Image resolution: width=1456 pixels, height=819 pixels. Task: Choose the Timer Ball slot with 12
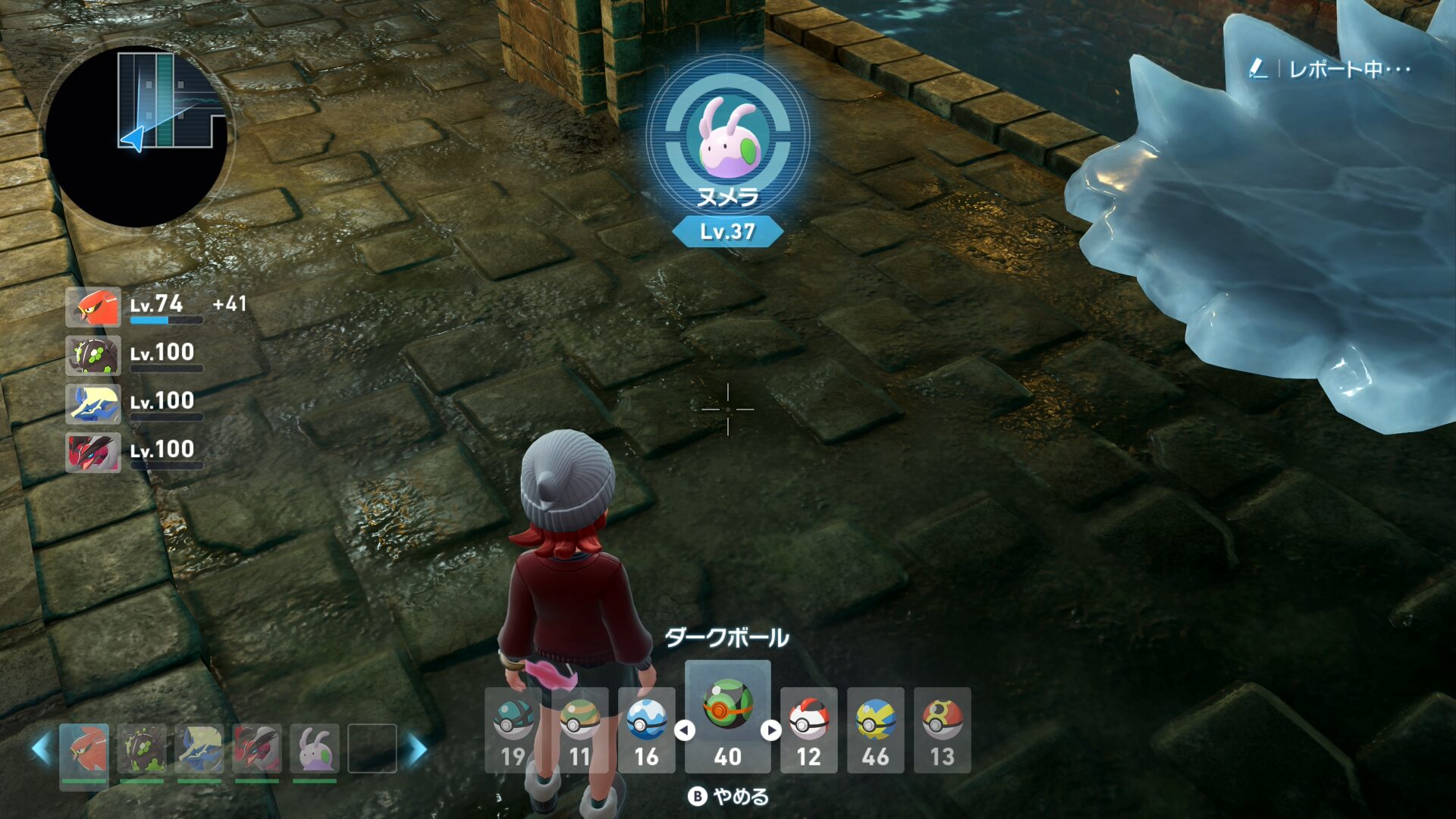point(808,730)
